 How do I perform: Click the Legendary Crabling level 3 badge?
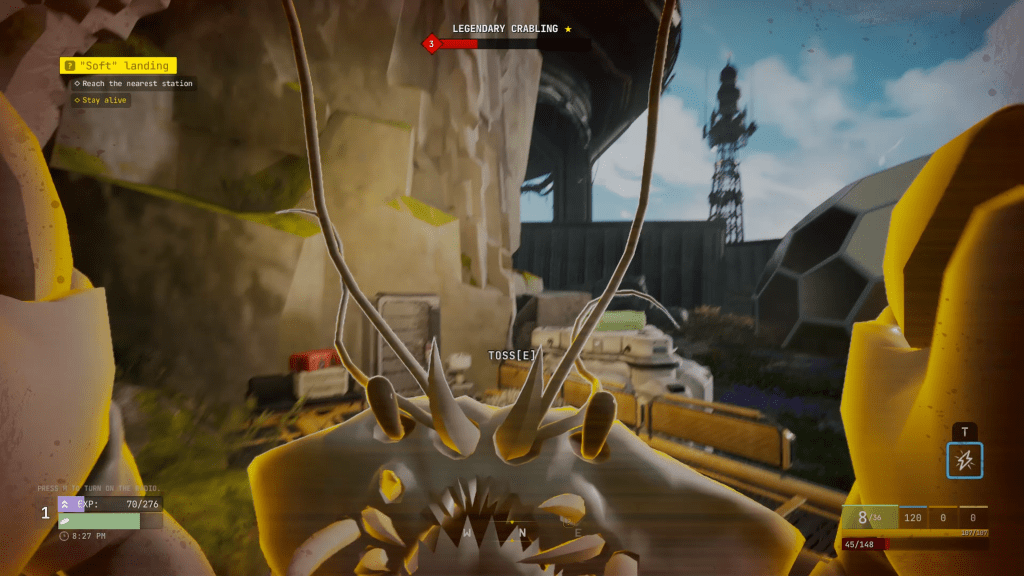click(431, 43)
